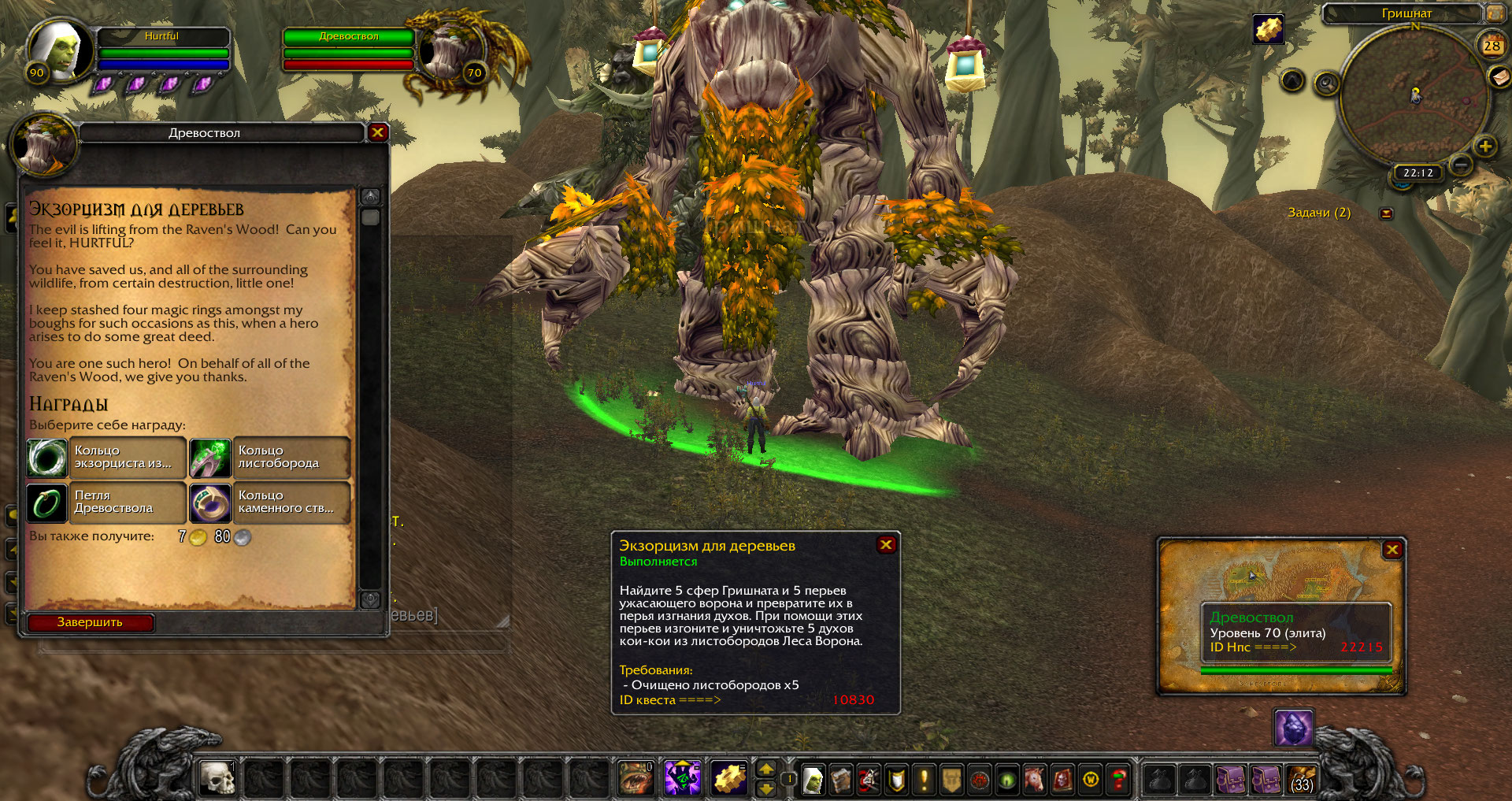Collapse the Задачи objectives tracker
Screen dimensions: 1512x801
pyautogui.click(x=1387, y=213)
